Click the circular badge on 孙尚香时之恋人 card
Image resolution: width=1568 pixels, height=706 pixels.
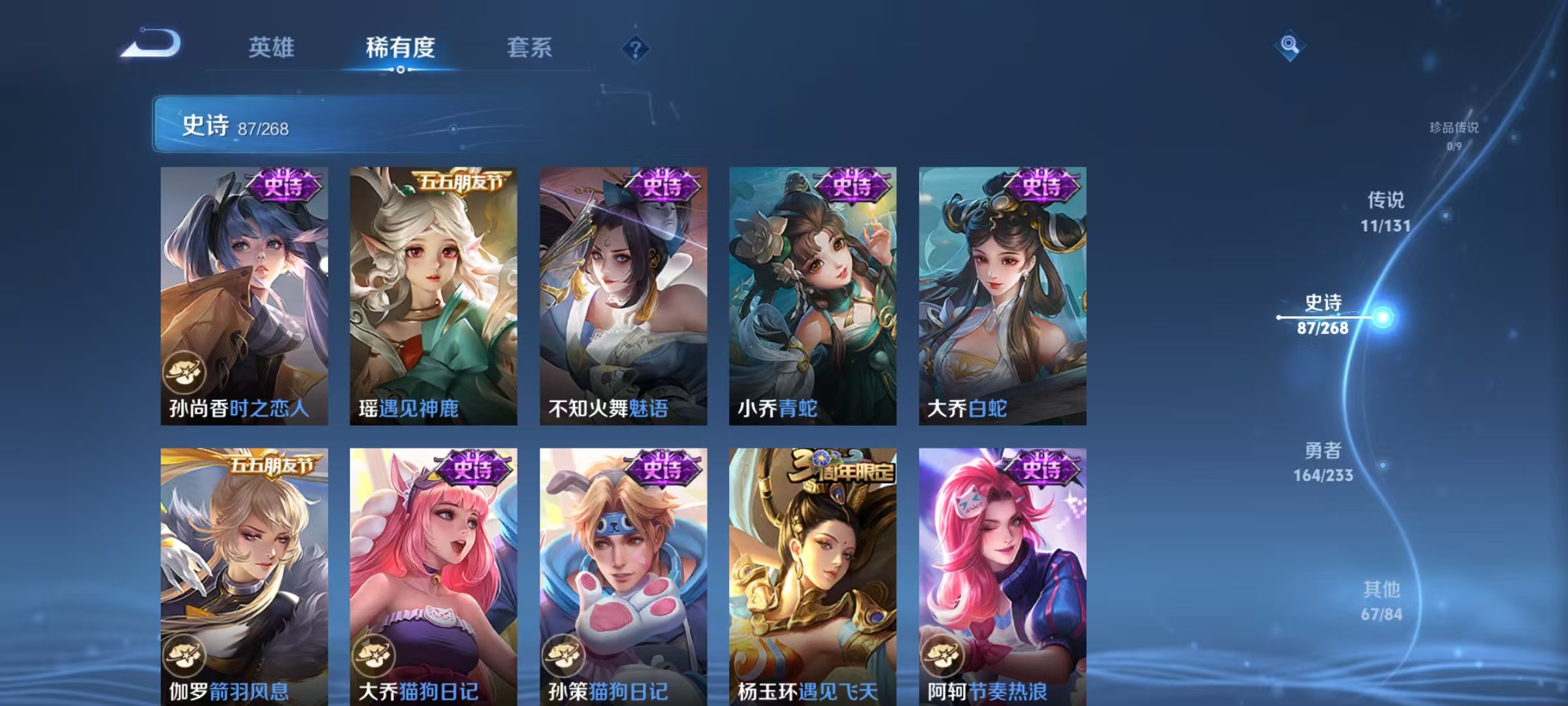(x=186, y=370)
